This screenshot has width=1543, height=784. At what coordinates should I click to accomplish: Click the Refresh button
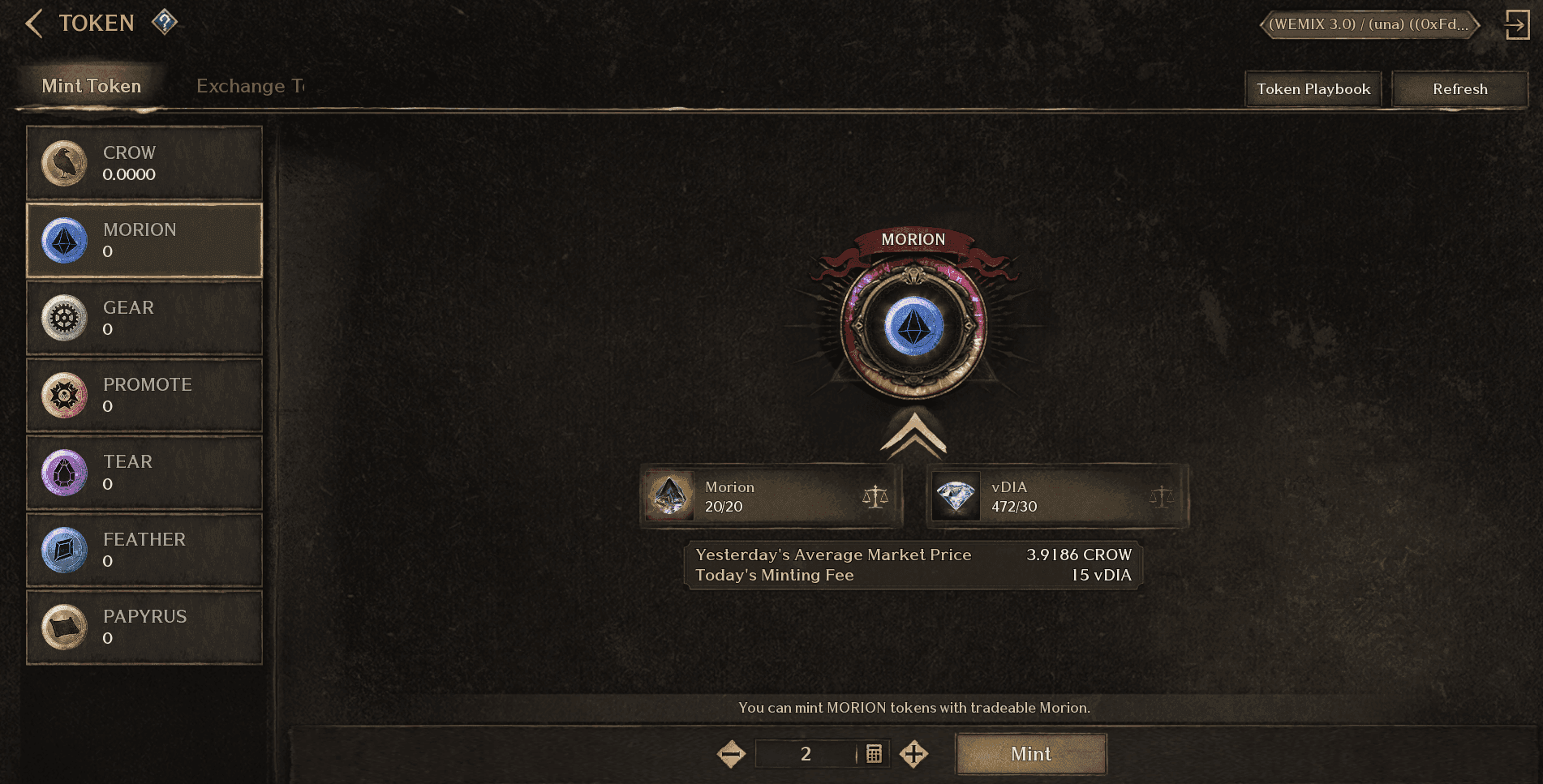(1459, 89)
